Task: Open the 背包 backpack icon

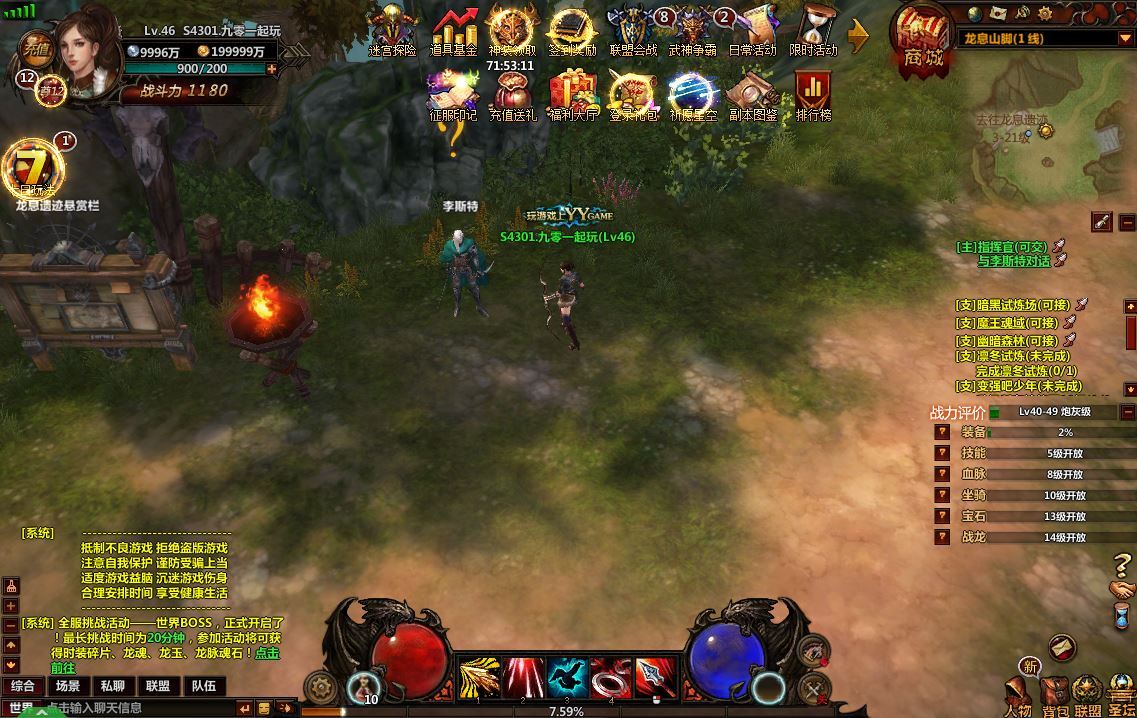Action: tap(1054, 695)
